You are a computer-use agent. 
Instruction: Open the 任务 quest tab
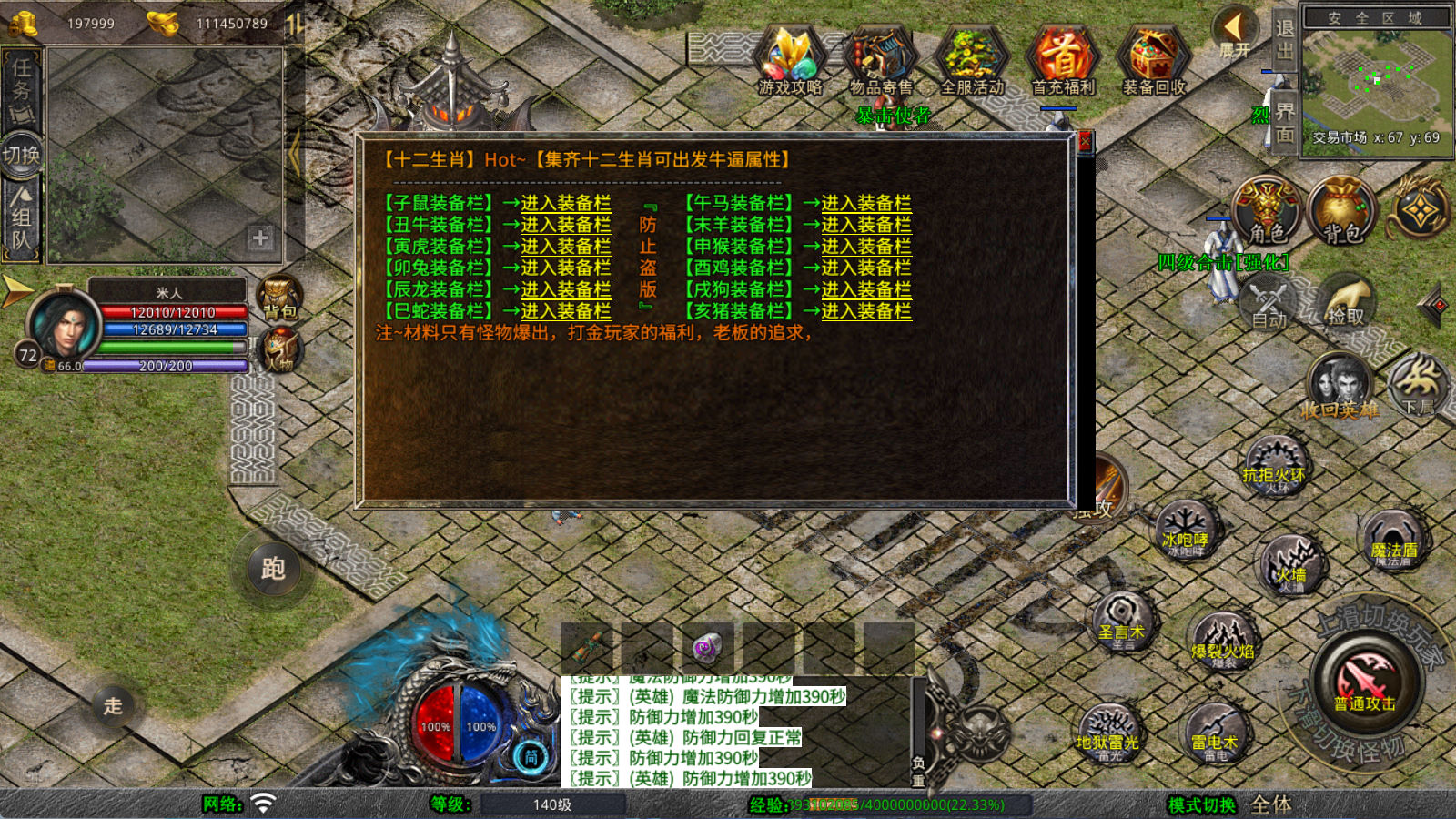click(x=21, y=88)
